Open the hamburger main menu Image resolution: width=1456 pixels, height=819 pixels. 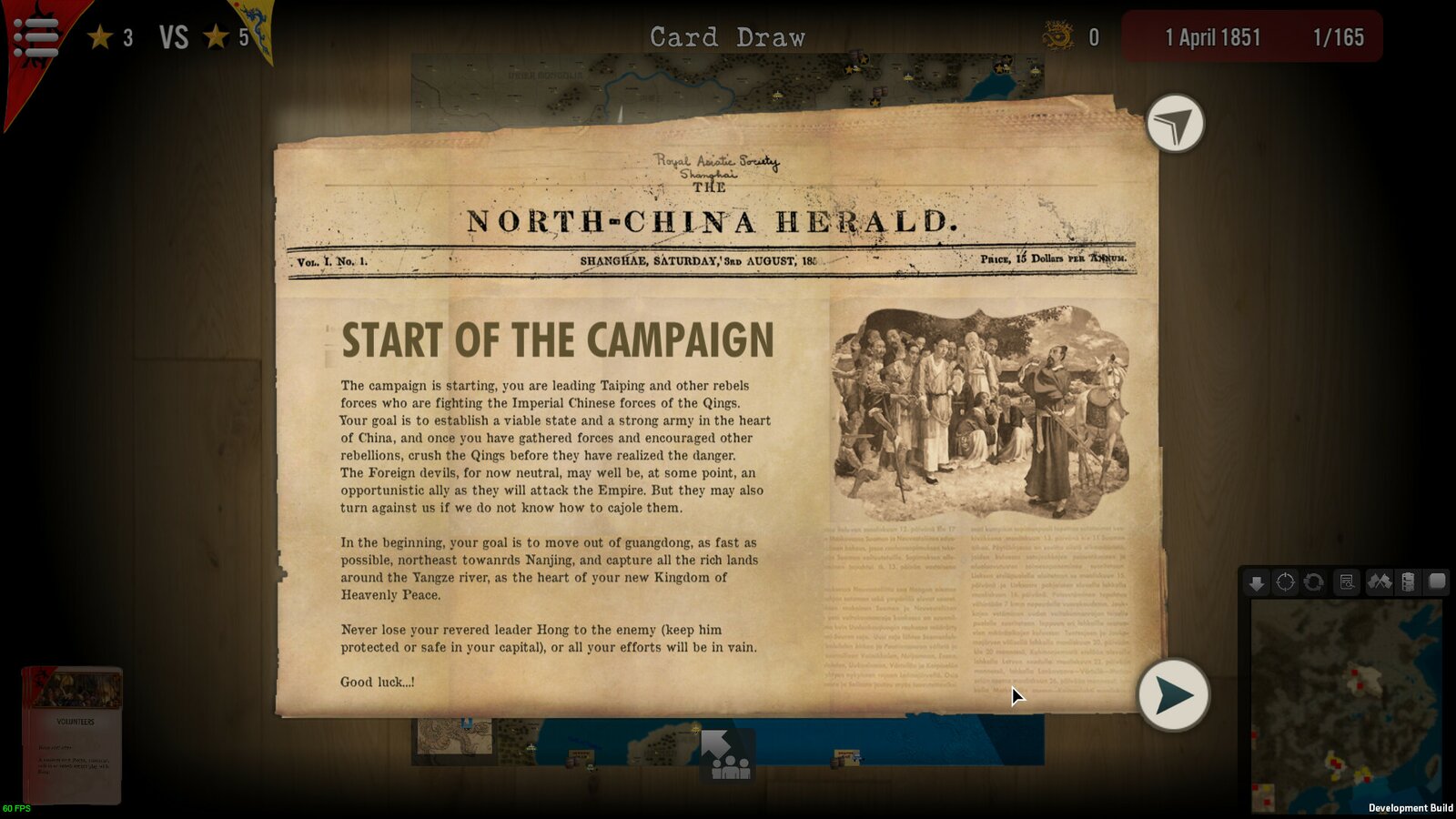35,37
